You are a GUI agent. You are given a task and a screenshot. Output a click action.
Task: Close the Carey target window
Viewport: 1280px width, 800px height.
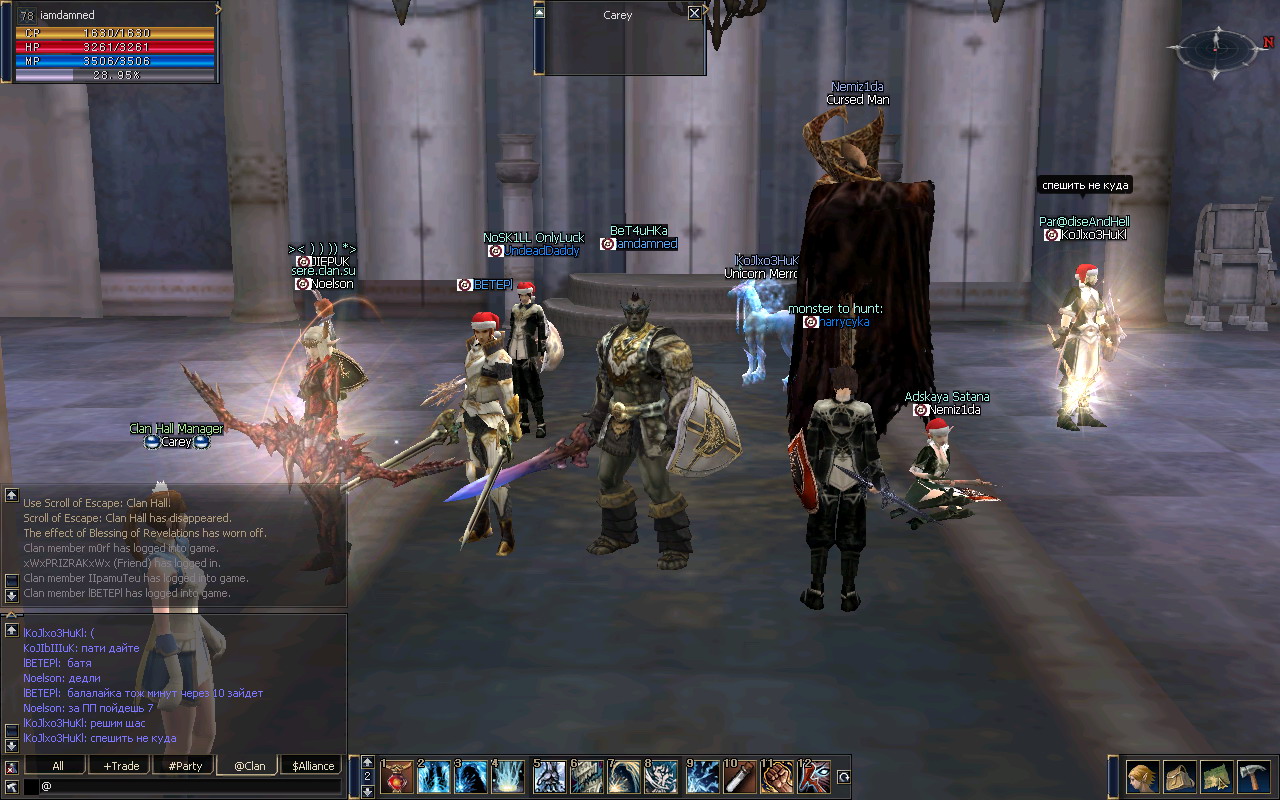[695, 14]
